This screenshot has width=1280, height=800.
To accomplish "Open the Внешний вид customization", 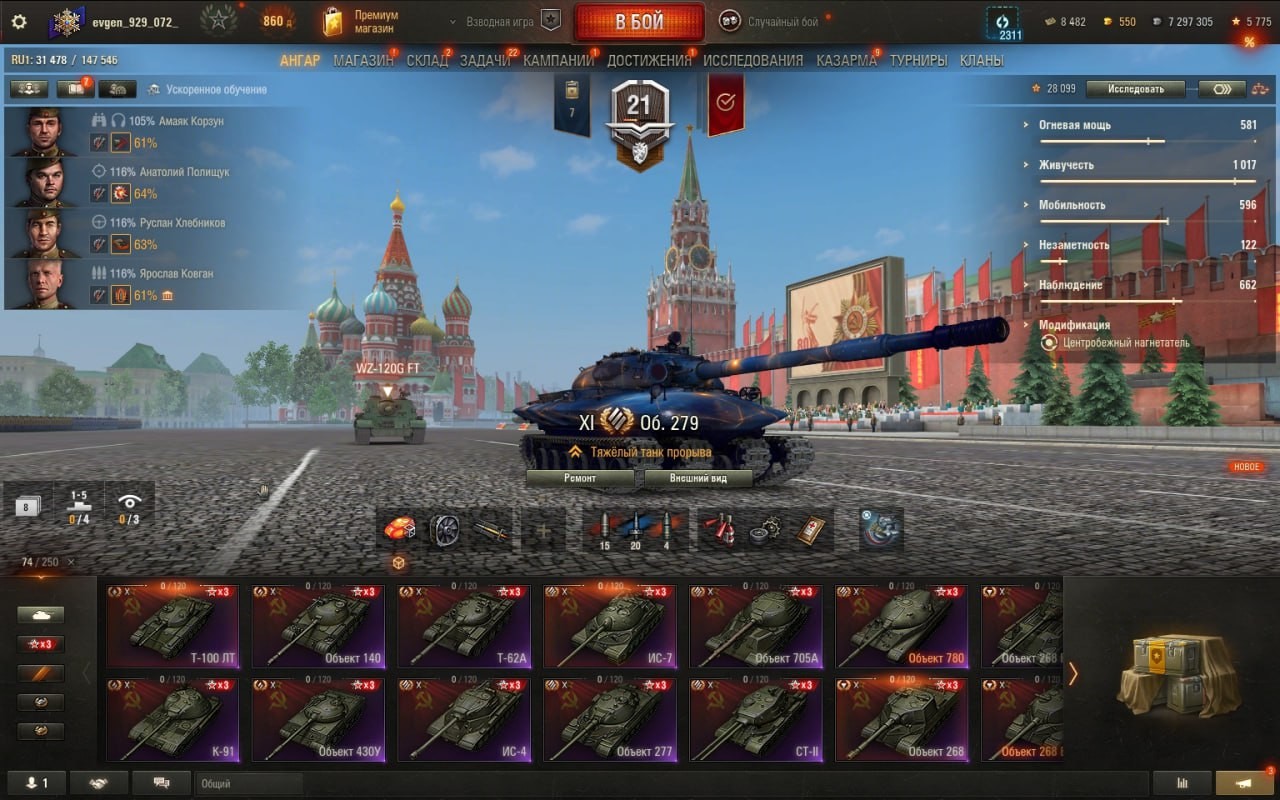I will tap(698, 478).
